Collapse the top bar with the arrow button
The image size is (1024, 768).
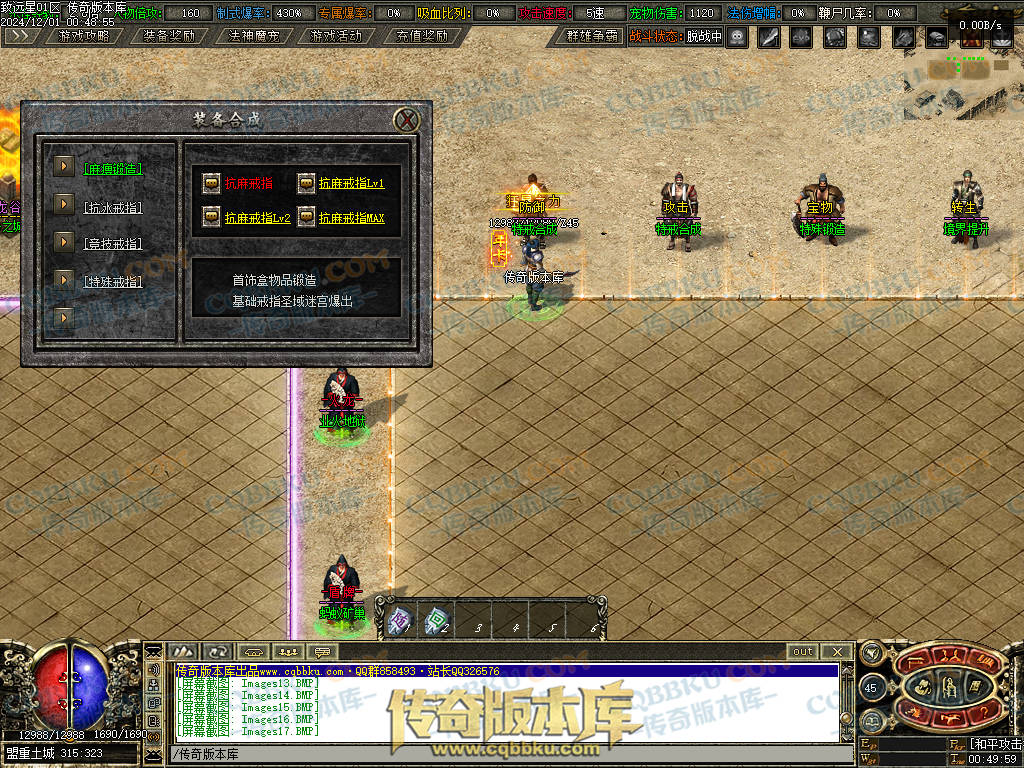[x=18, y=36]
